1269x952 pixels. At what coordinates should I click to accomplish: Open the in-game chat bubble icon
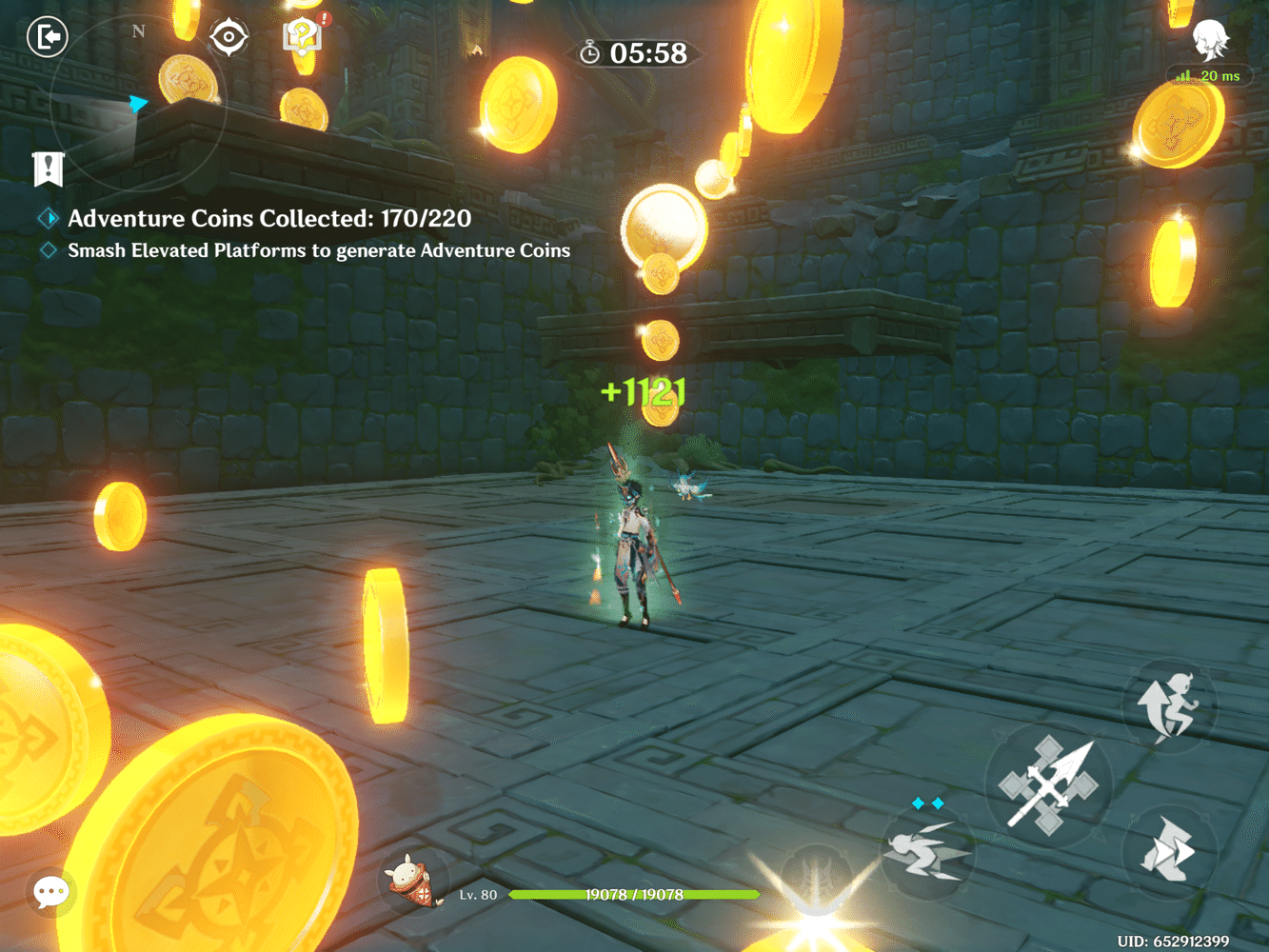click(x=51, y=892)
